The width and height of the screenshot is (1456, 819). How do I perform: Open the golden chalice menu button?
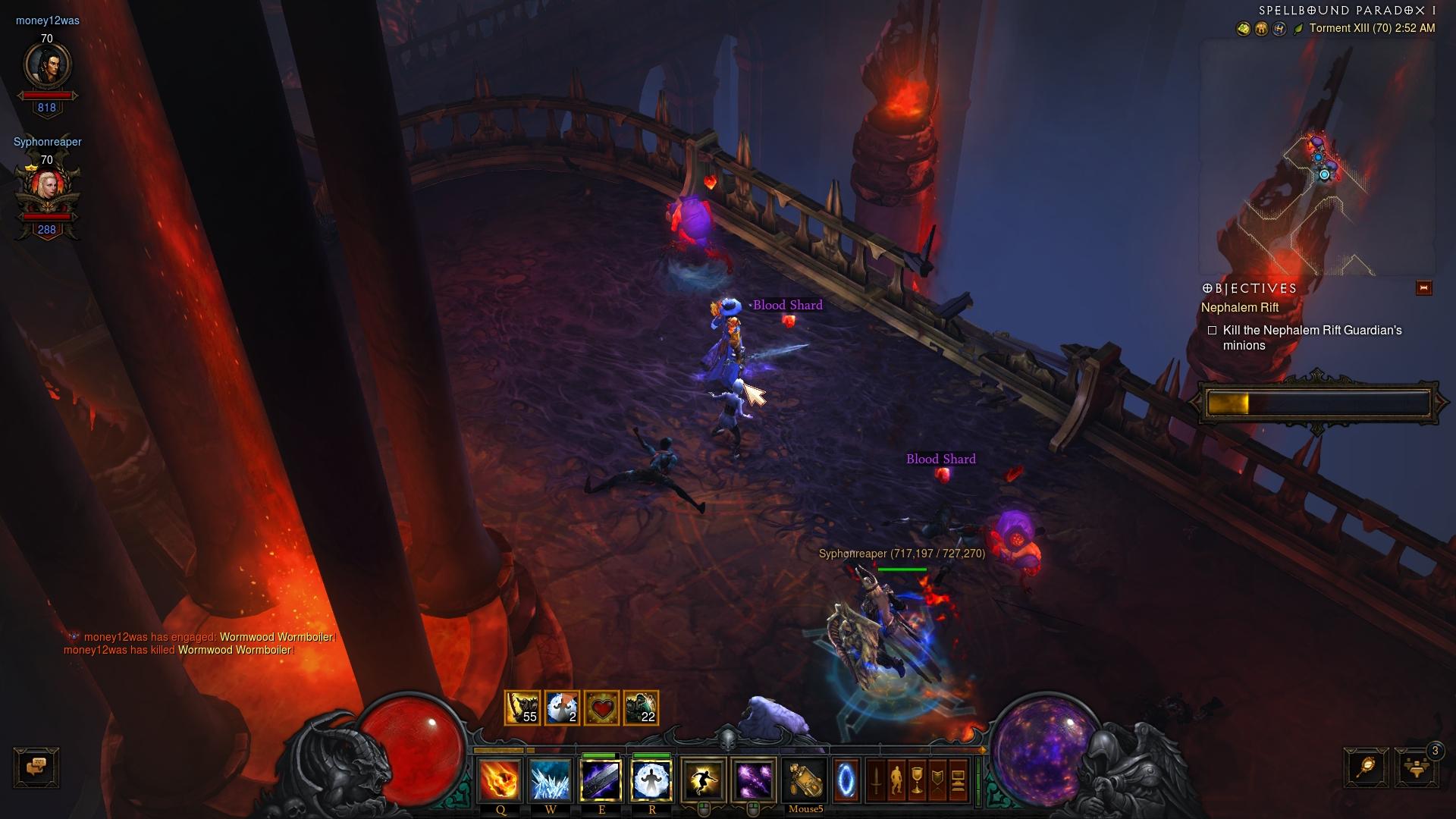click(917, 780)
